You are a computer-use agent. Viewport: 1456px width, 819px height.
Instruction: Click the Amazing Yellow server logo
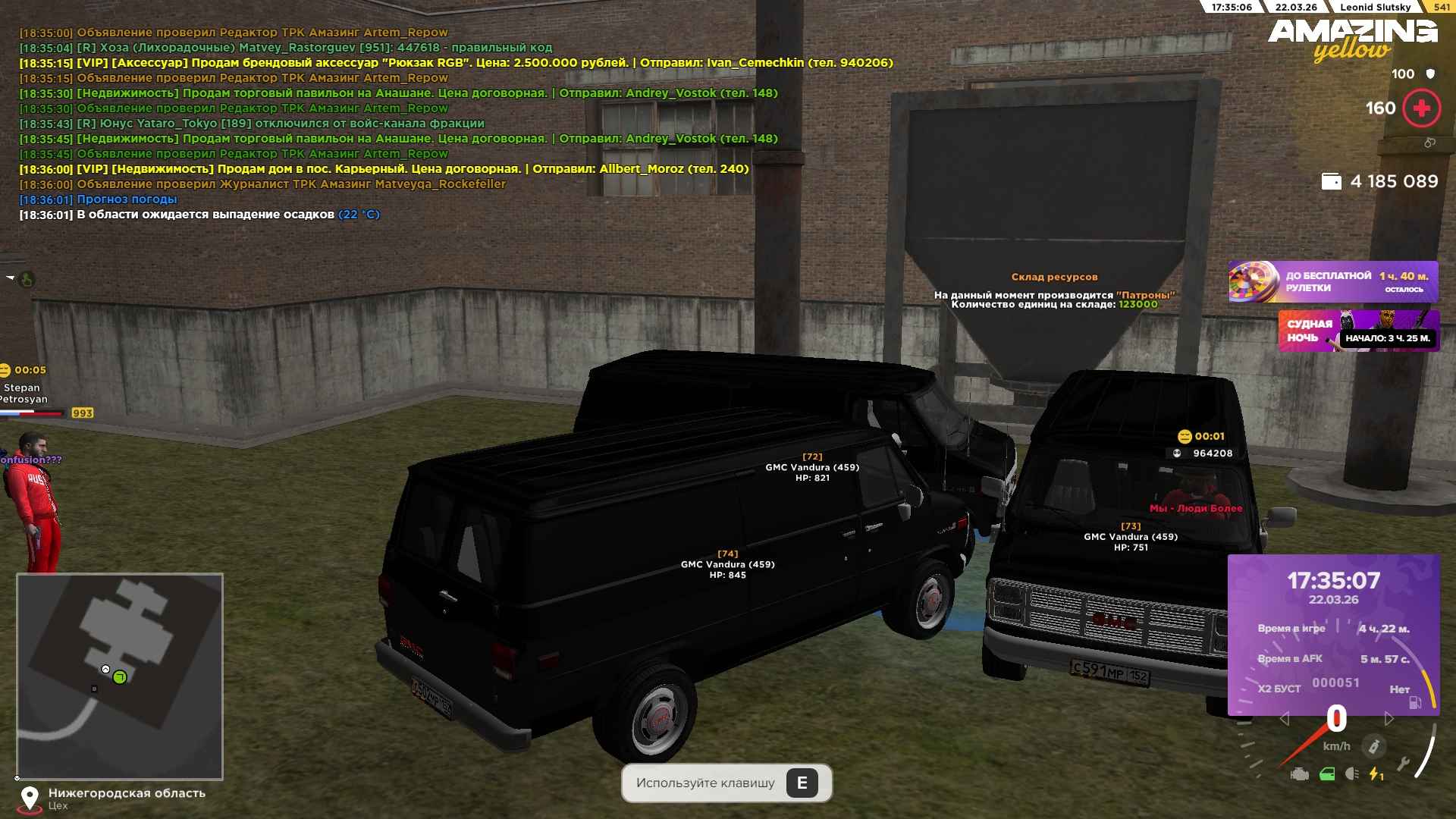pos(1352,39)
